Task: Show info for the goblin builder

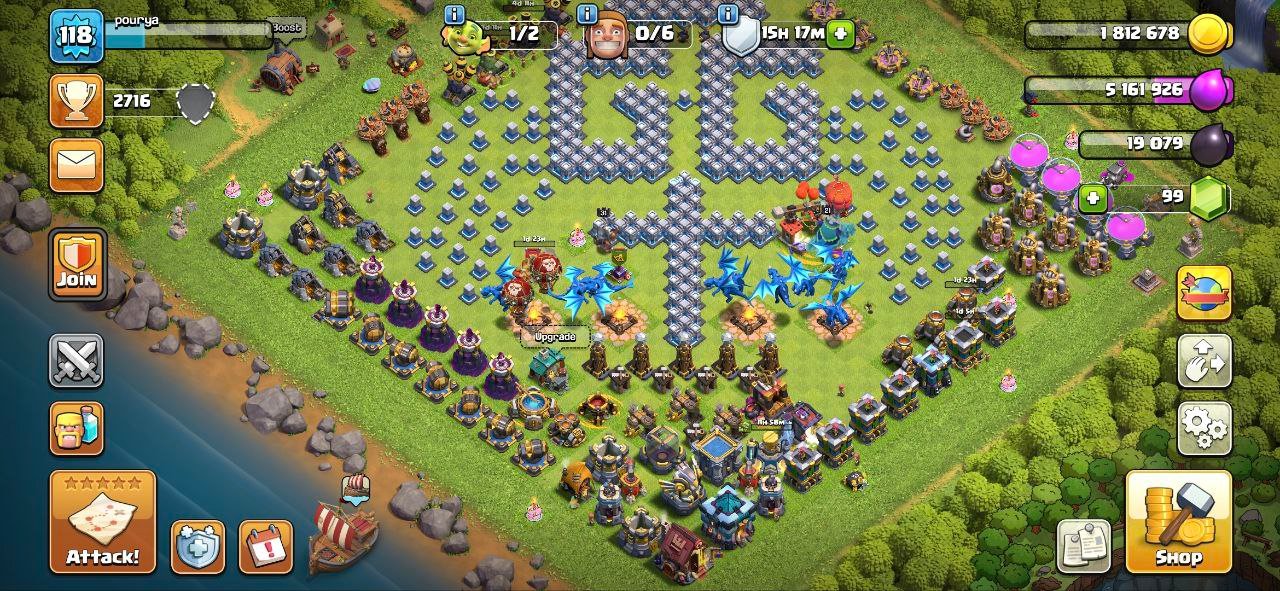Action: click(x=455, y=14)
